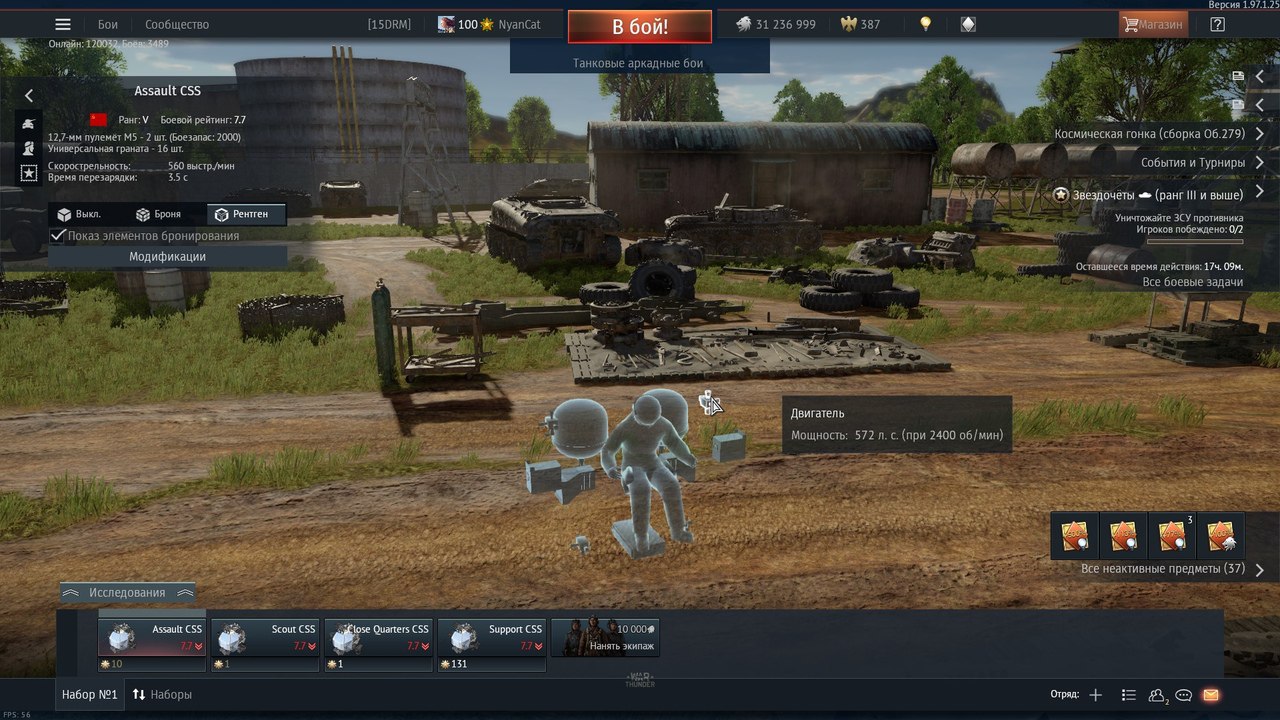
Task: Open Космическая гонка event
Action: (1149, 133)
